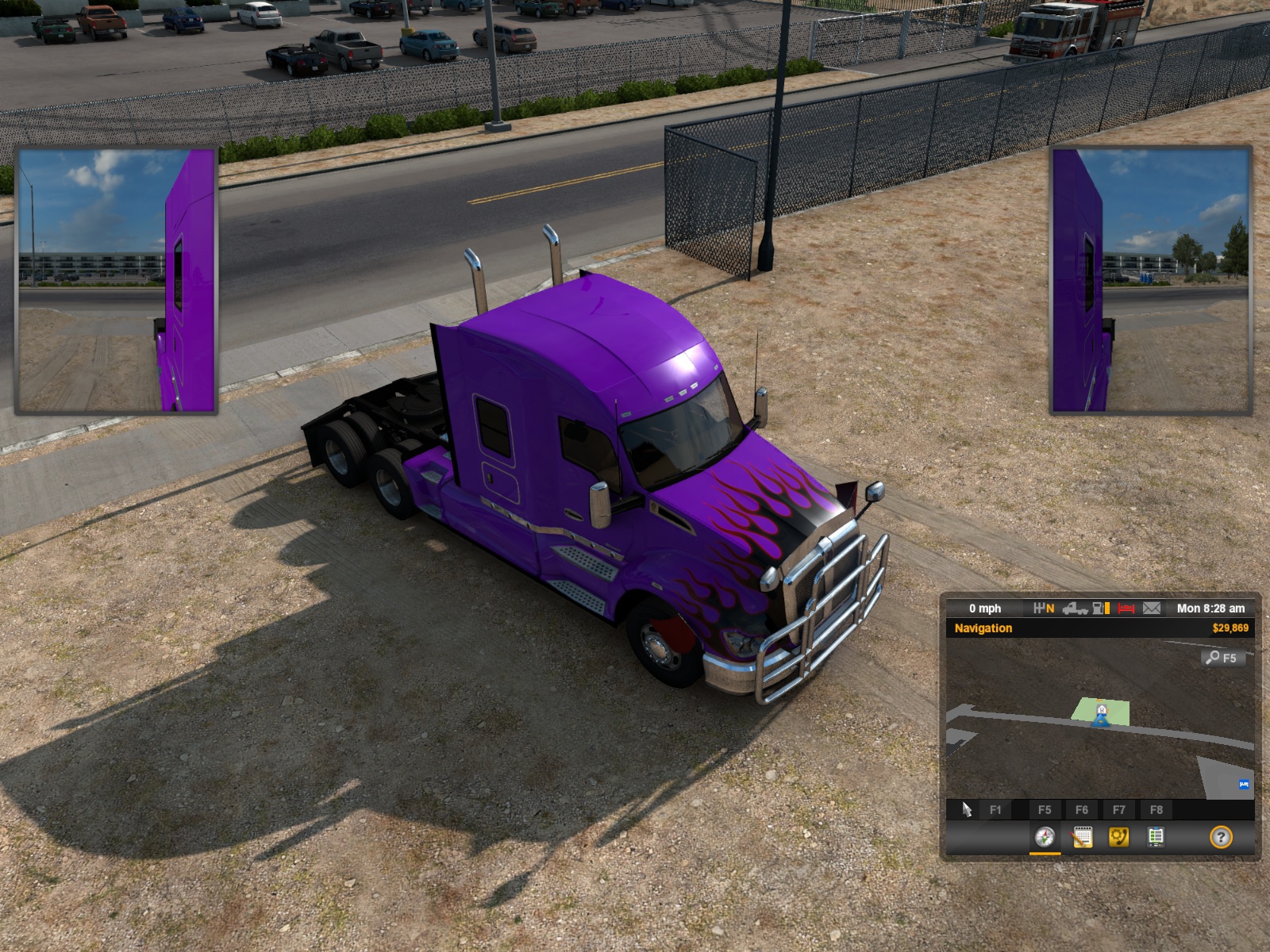The width and height of the screenshot is (1270, 952).
Task: Open the Navigation compass tab
Action: click(x=1045, y=837)
